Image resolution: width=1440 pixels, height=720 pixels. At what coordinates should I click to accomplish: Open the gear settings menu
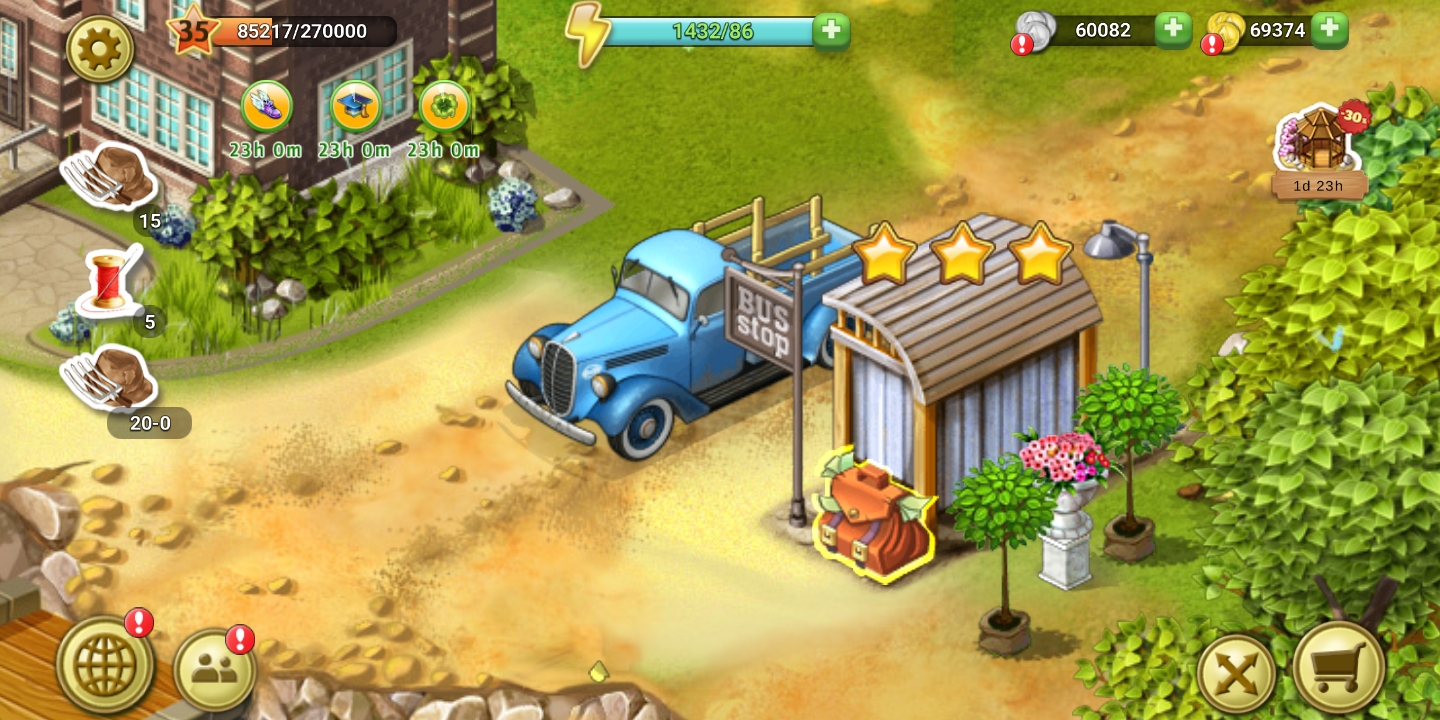pos(100,48)
